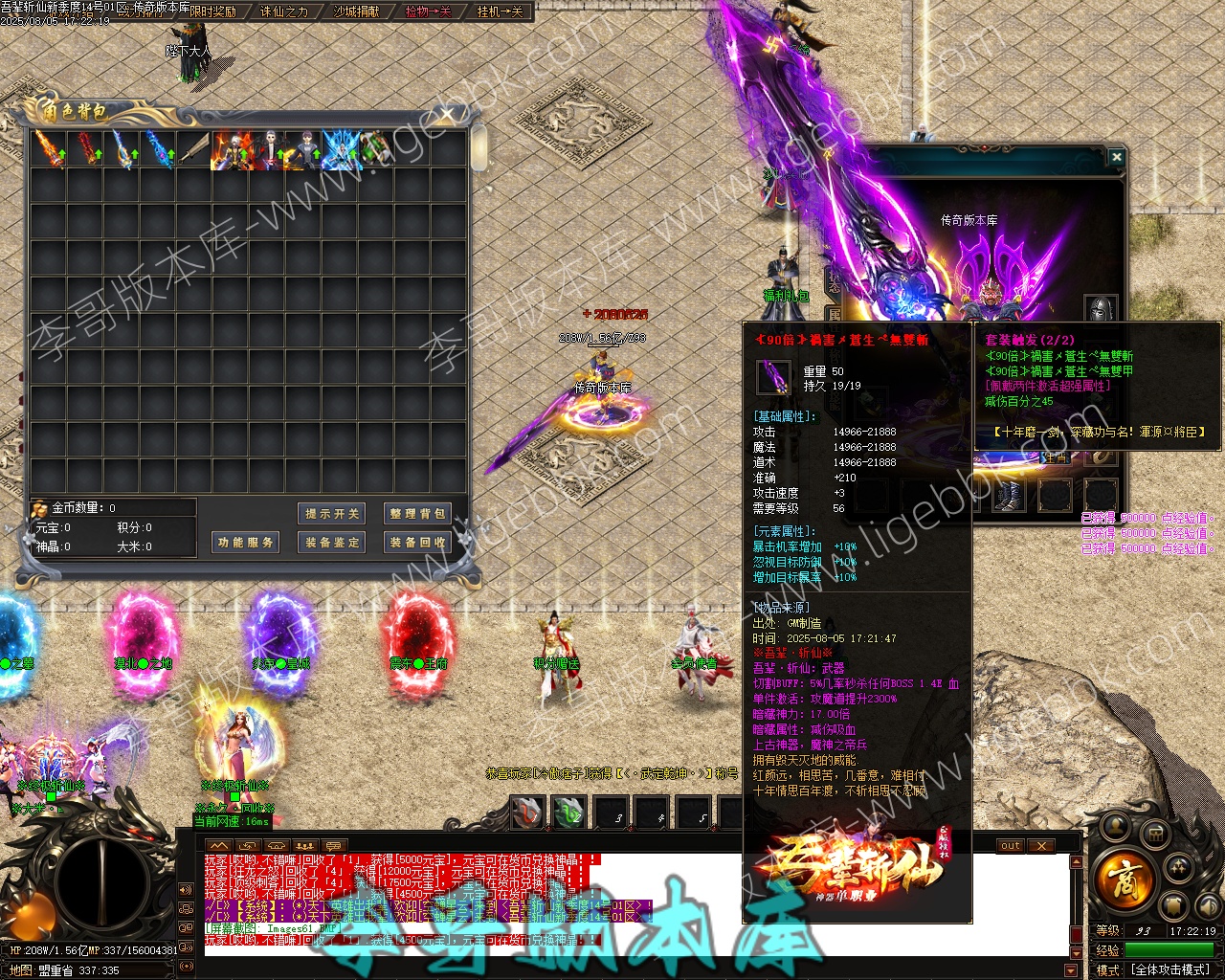Click the 提示开关 hint toggle button

point(332,514)
